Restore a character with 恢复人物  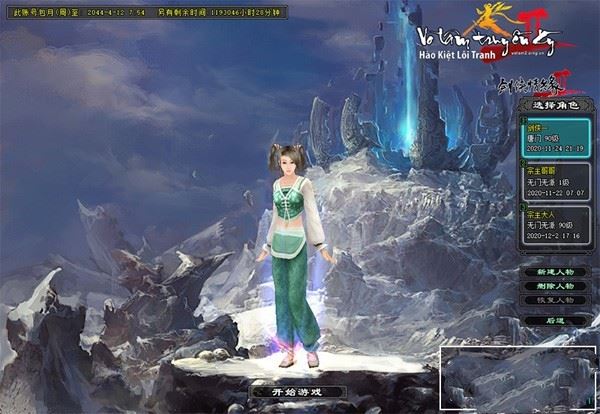pos(555,299)
